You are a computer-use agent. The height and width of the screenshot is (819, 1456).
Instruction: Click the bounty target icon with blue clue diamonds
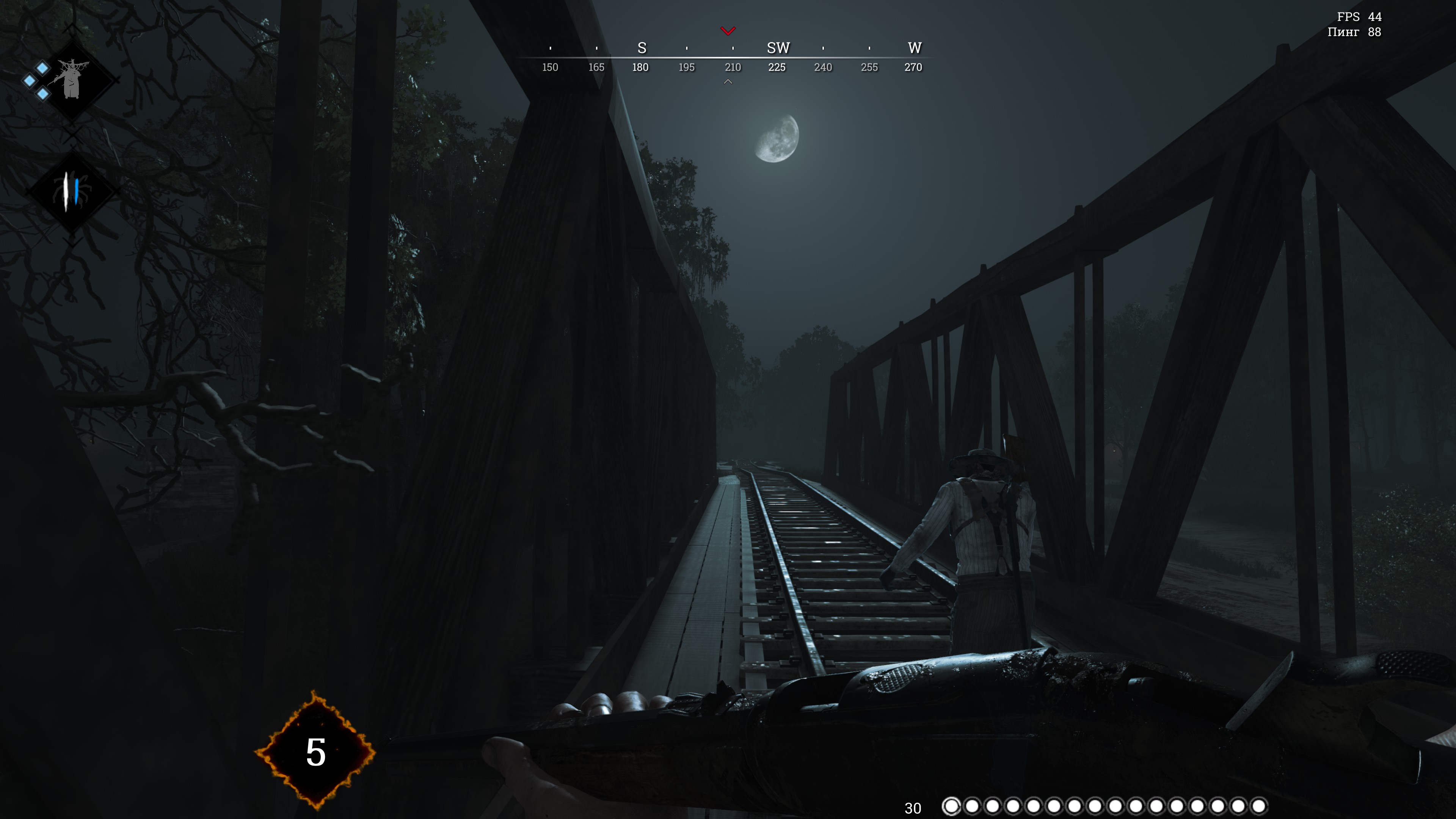[x=71, y=80]
